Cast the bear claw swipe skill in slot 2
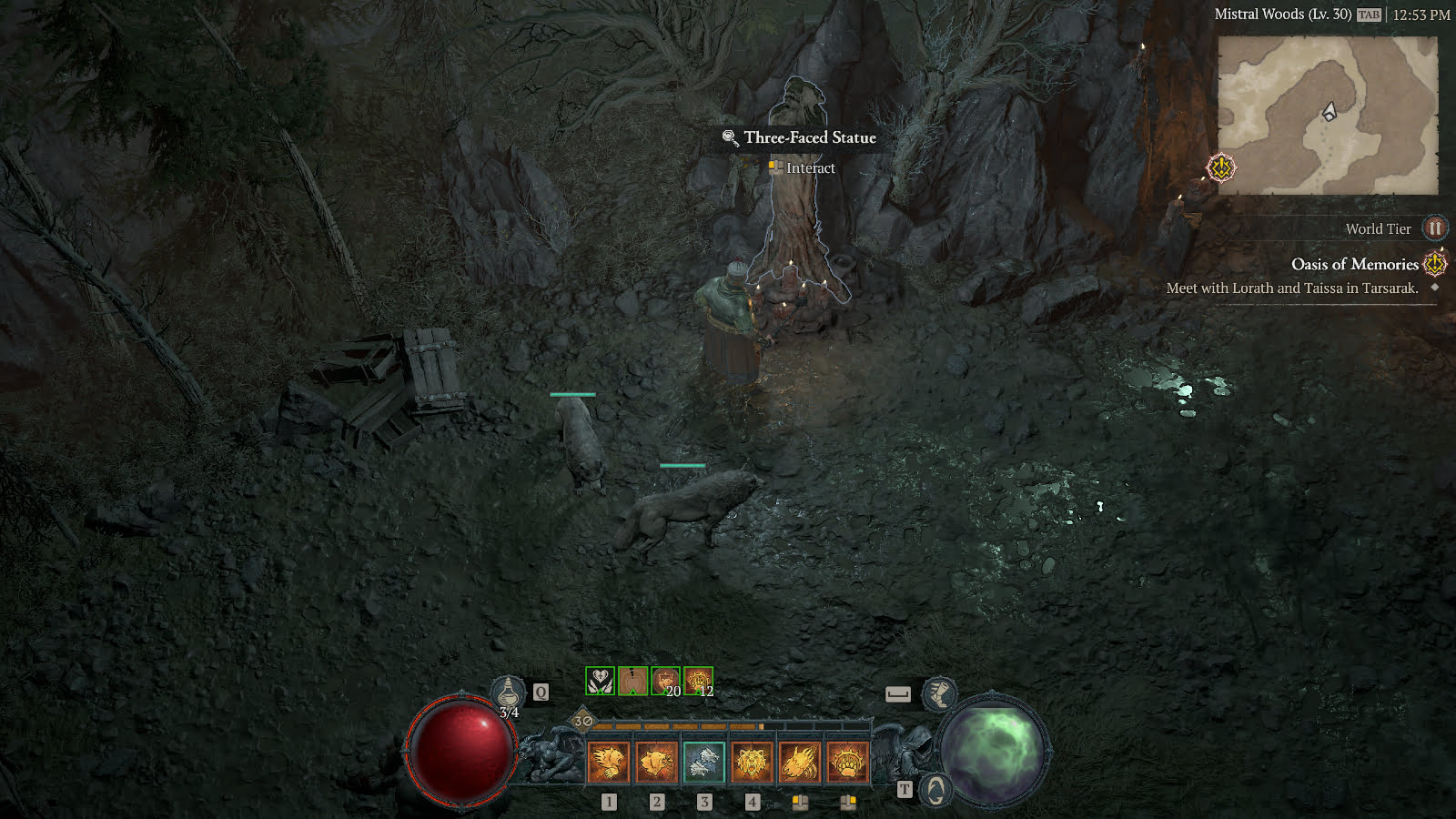This screenshot has width=1456, height=819. (x=656, y=762)
